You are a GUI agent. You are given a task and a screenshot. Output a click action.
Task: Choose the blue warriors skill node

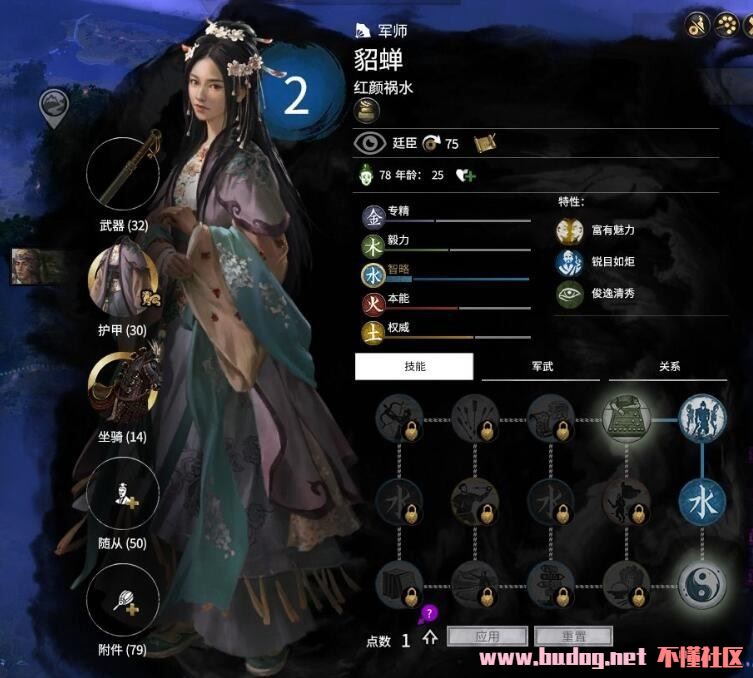[703, 418]
